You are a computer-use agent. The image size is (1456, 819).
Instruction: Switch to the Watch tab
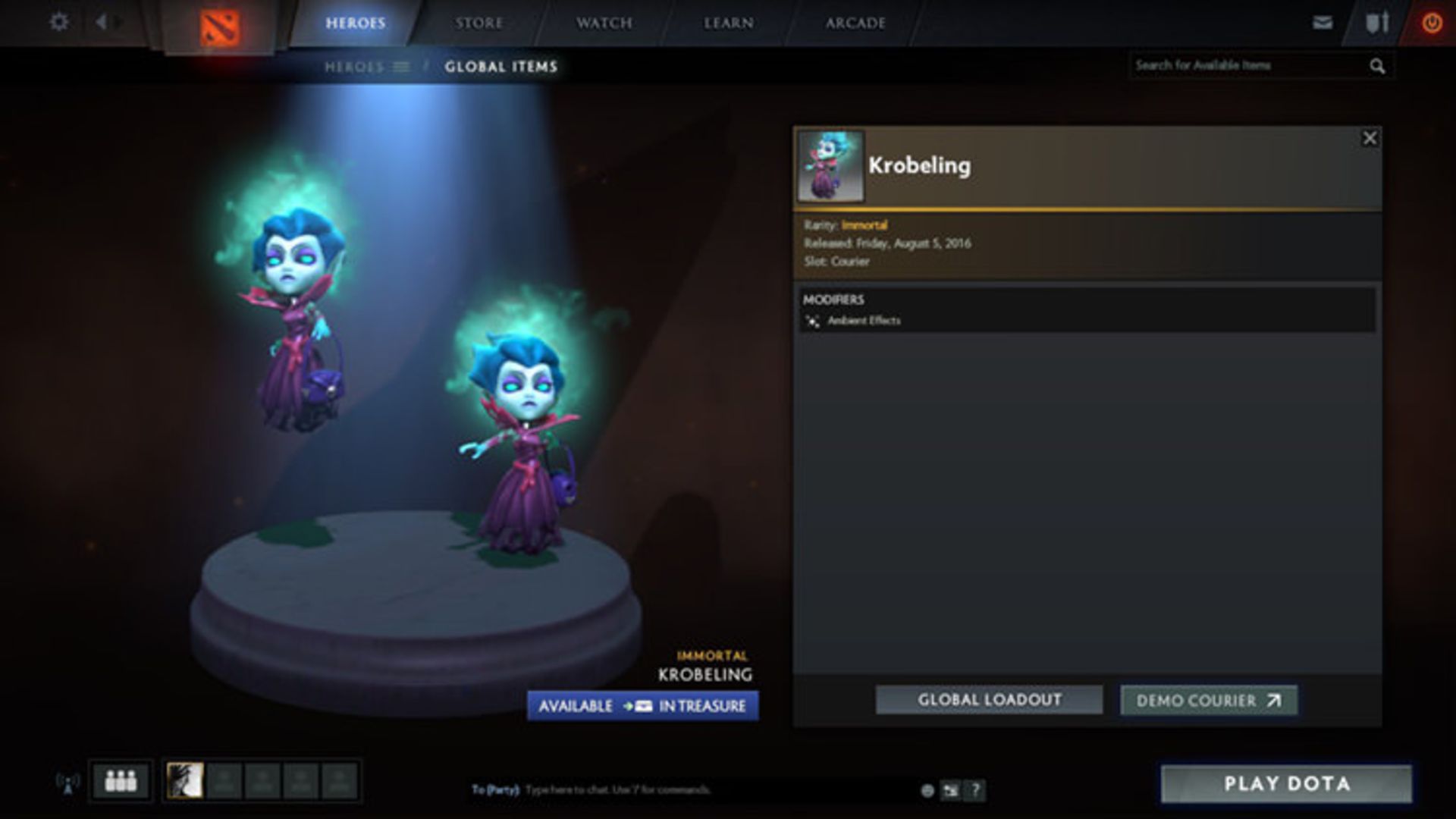tap(604, 24)
